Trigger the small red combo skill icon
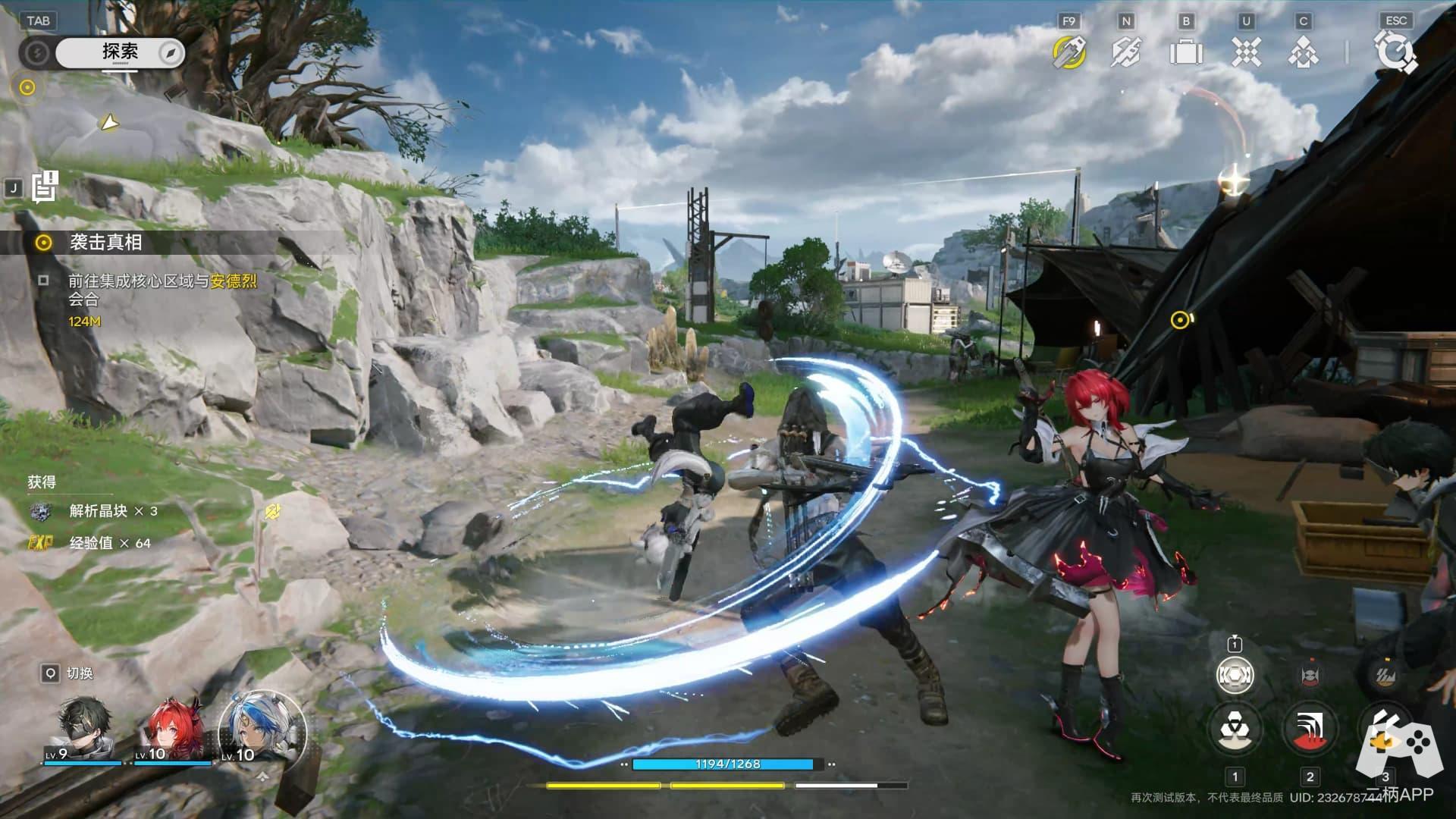 point(1310,674)
